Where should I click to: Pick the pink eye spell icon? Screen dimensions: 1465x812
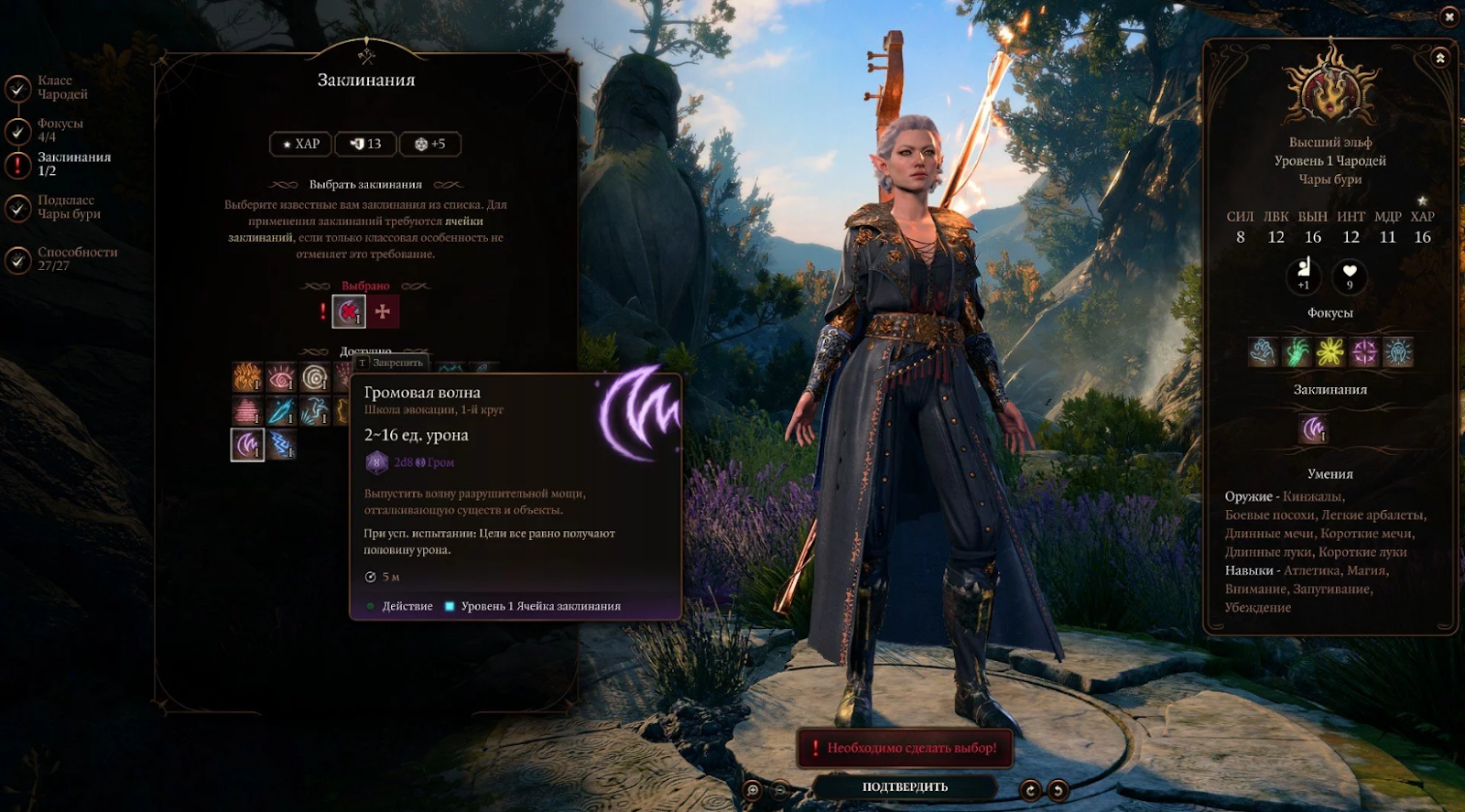(281, 377)
